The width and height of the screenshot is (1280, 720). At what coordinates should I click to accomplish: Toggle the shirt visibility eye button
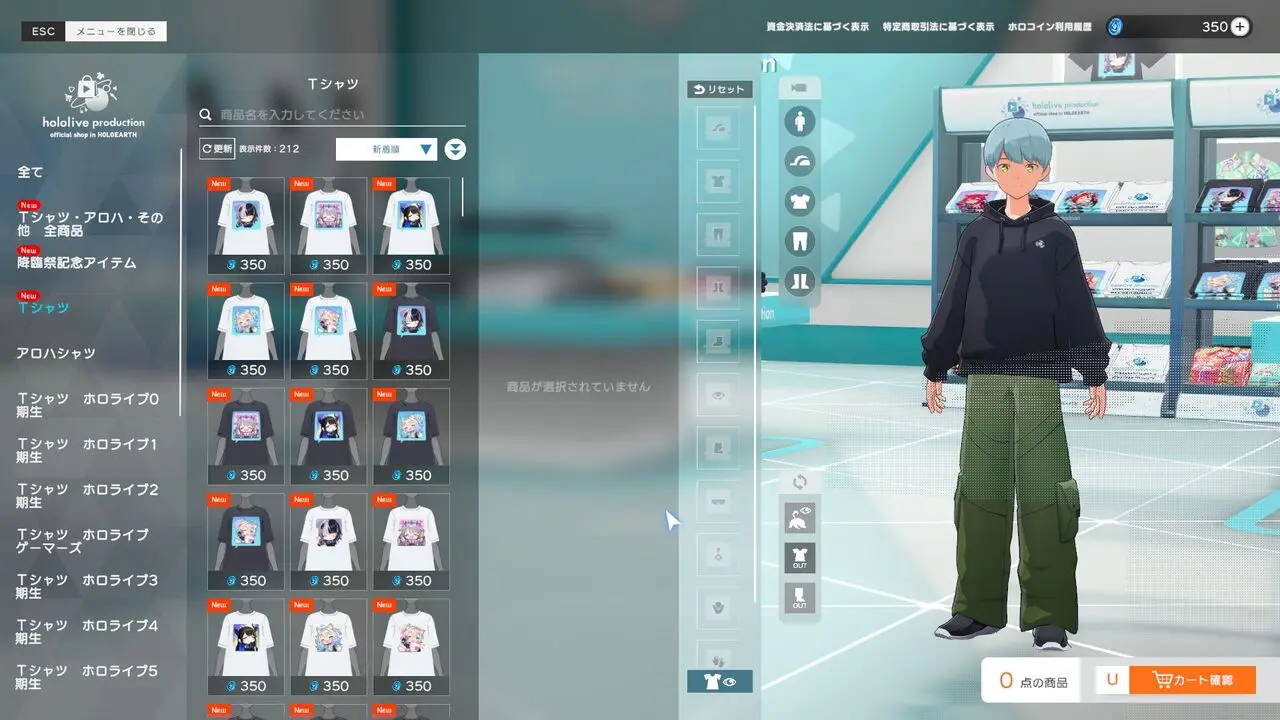[720, 681]
